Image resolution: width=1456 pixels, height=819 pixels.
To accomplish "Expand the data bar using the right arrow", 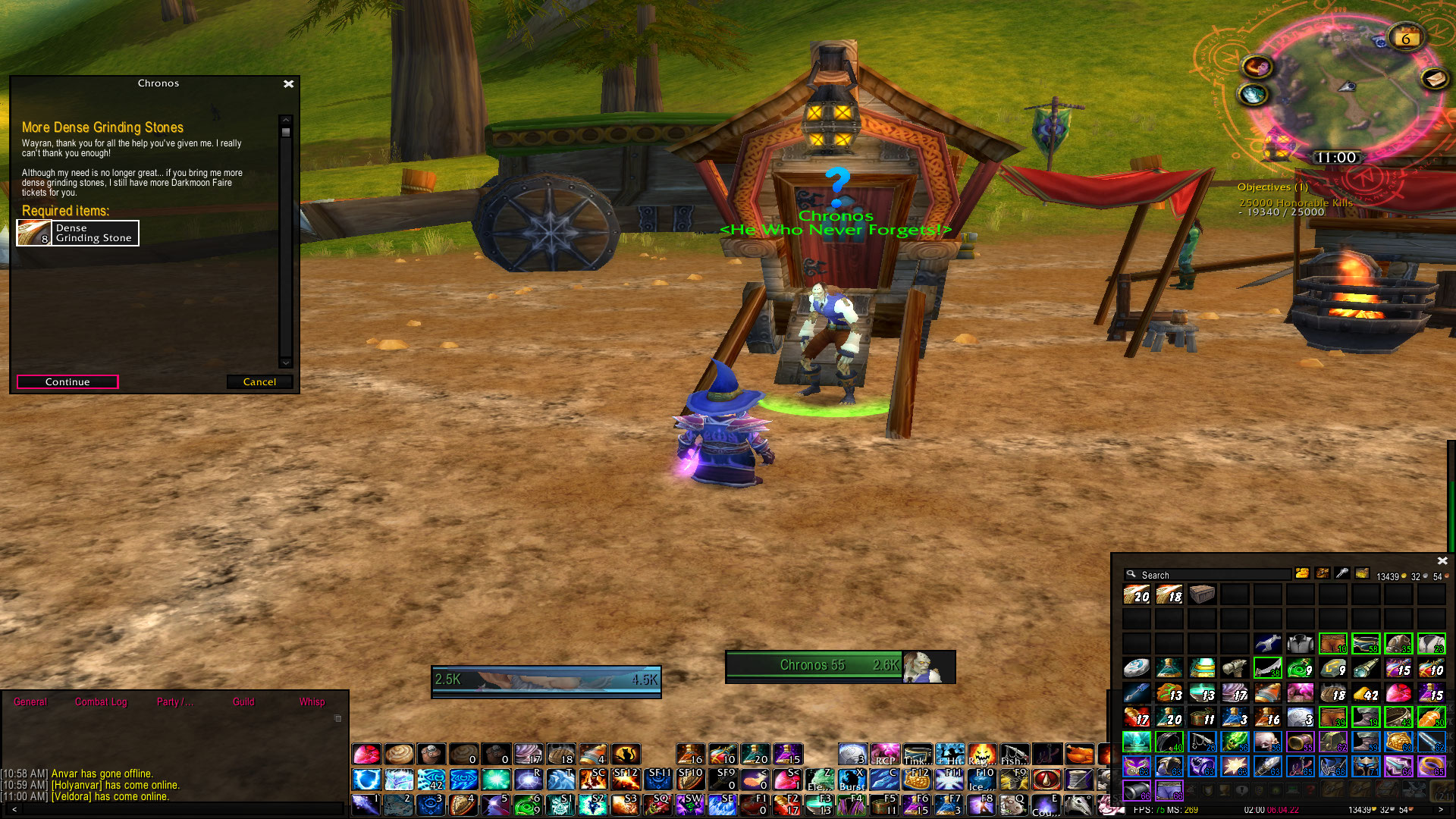I will point(1439,810).
